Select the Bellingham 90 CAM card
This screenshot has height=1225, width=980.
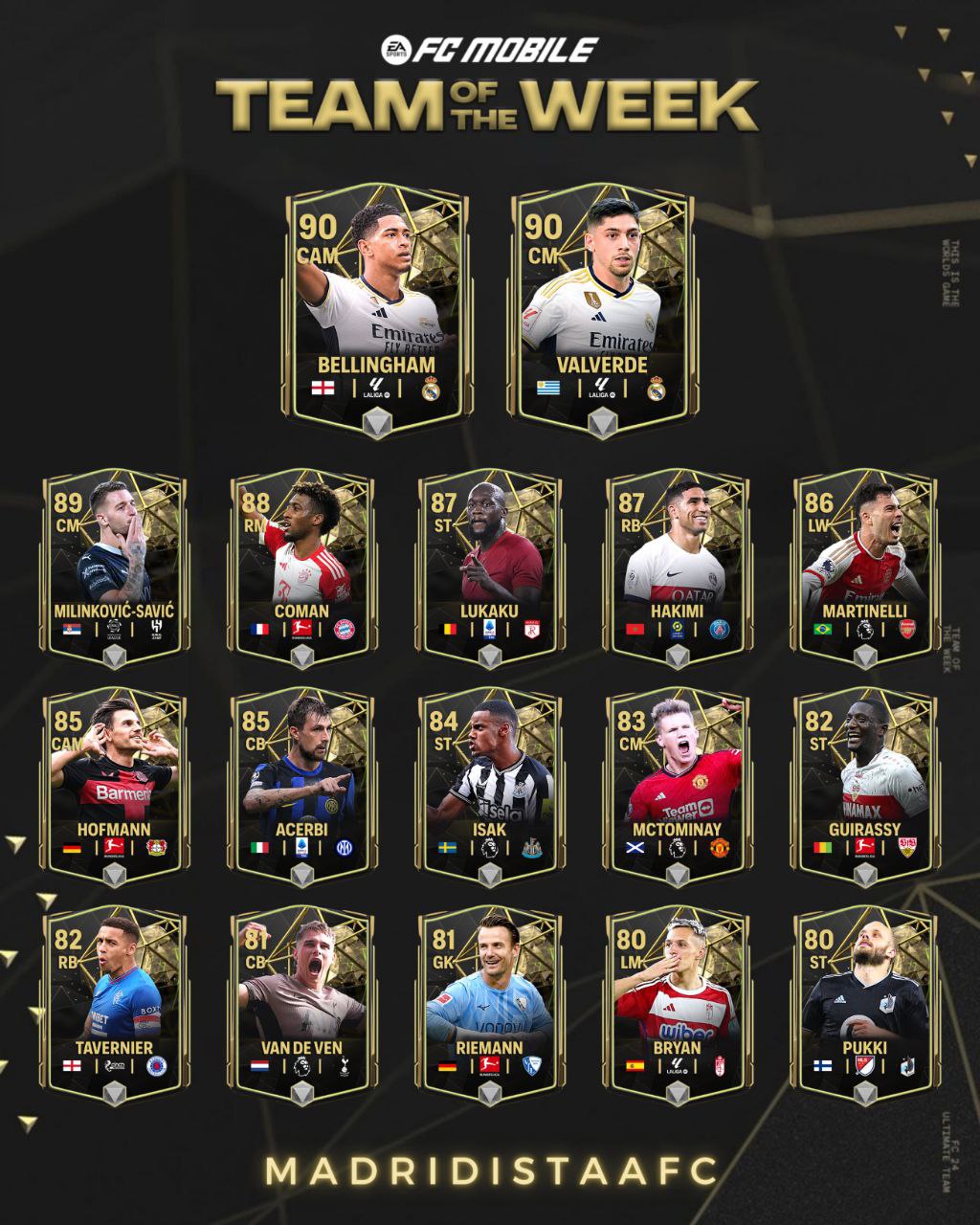point(378,308)
